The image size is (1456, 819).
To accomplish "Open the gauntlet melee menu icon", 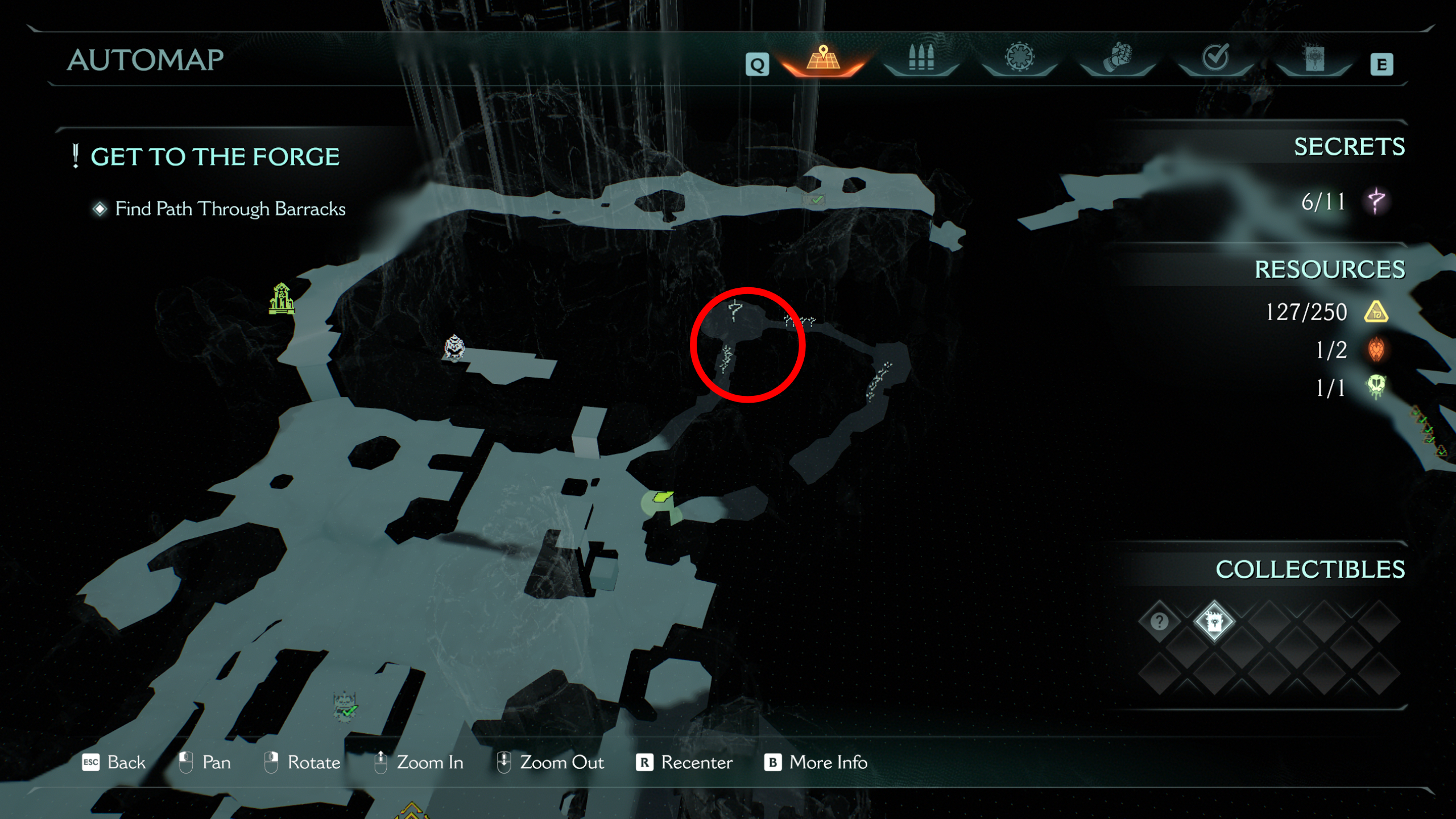I will point(1118,57).
